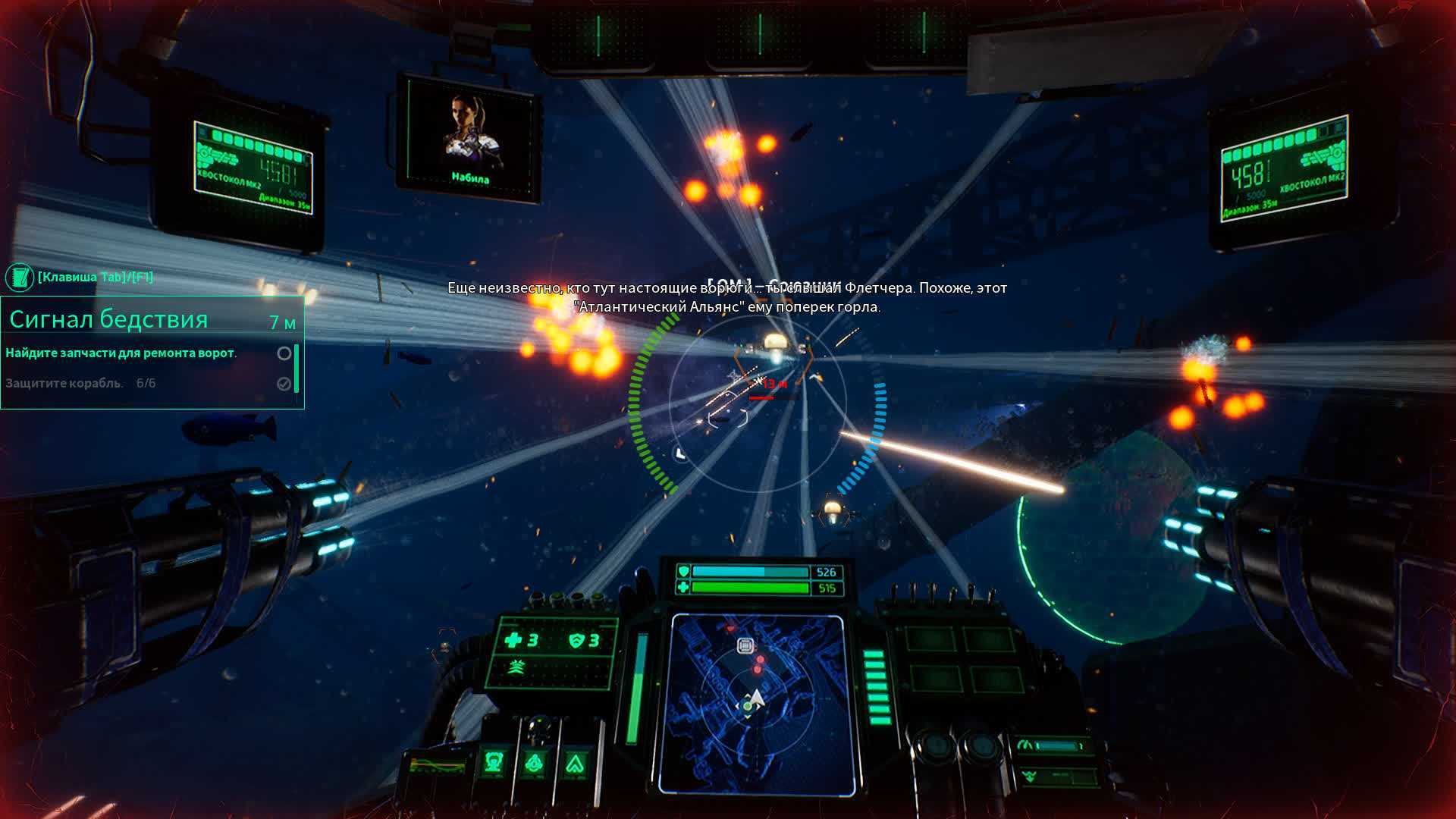Click the speedometer gauge icon

pos(1026,746)
